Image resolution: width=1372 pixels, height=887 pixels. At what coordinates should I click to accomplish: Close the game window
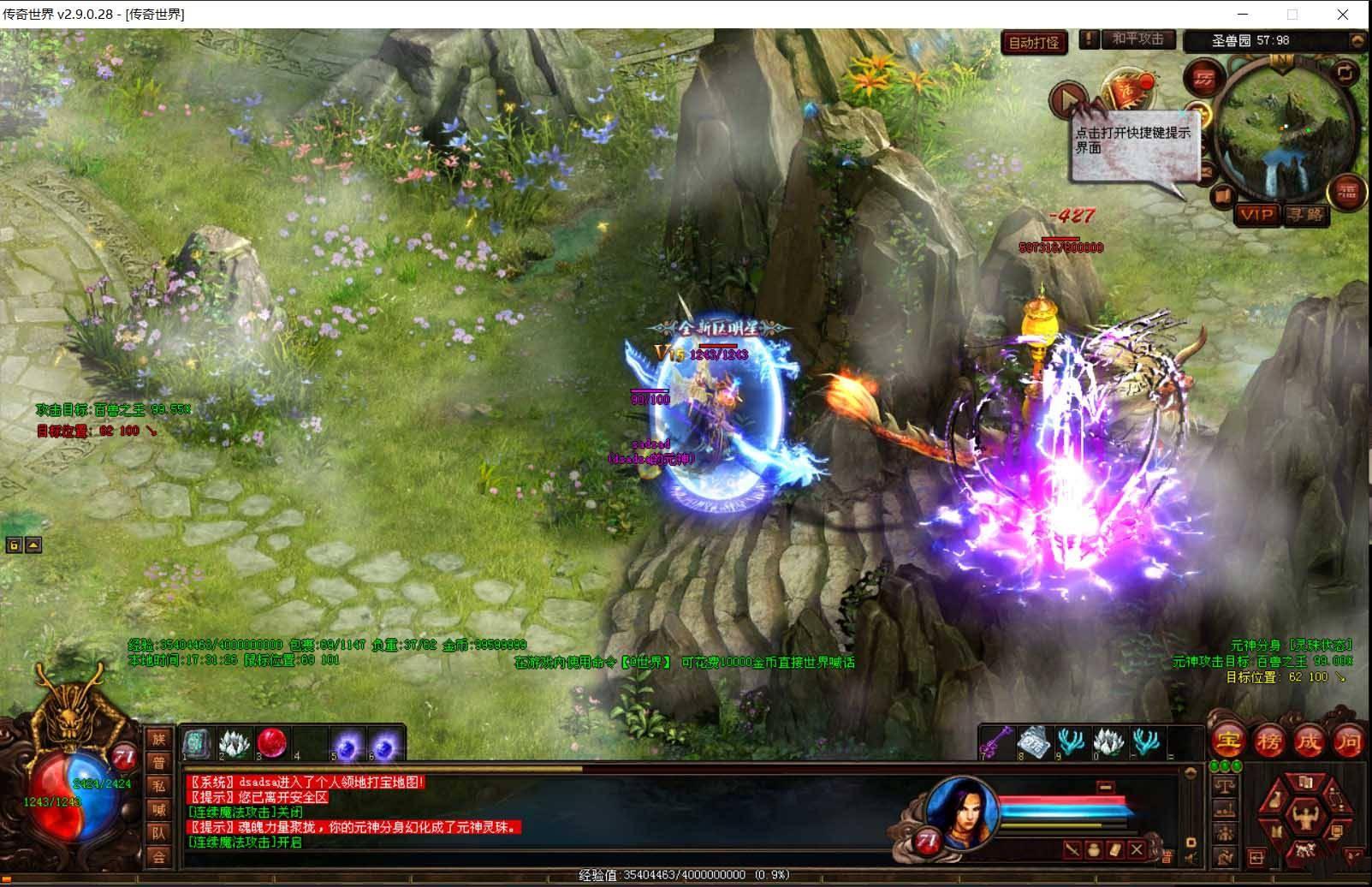pos(1342,15)
